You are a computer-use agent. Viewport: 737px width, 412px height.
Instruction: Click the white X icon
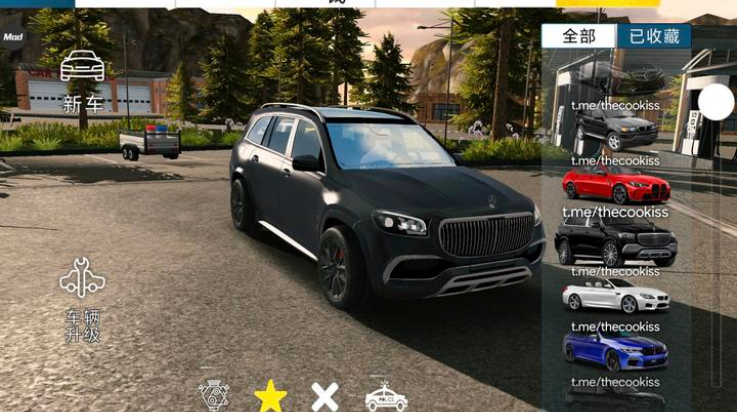tap(325, 396)
